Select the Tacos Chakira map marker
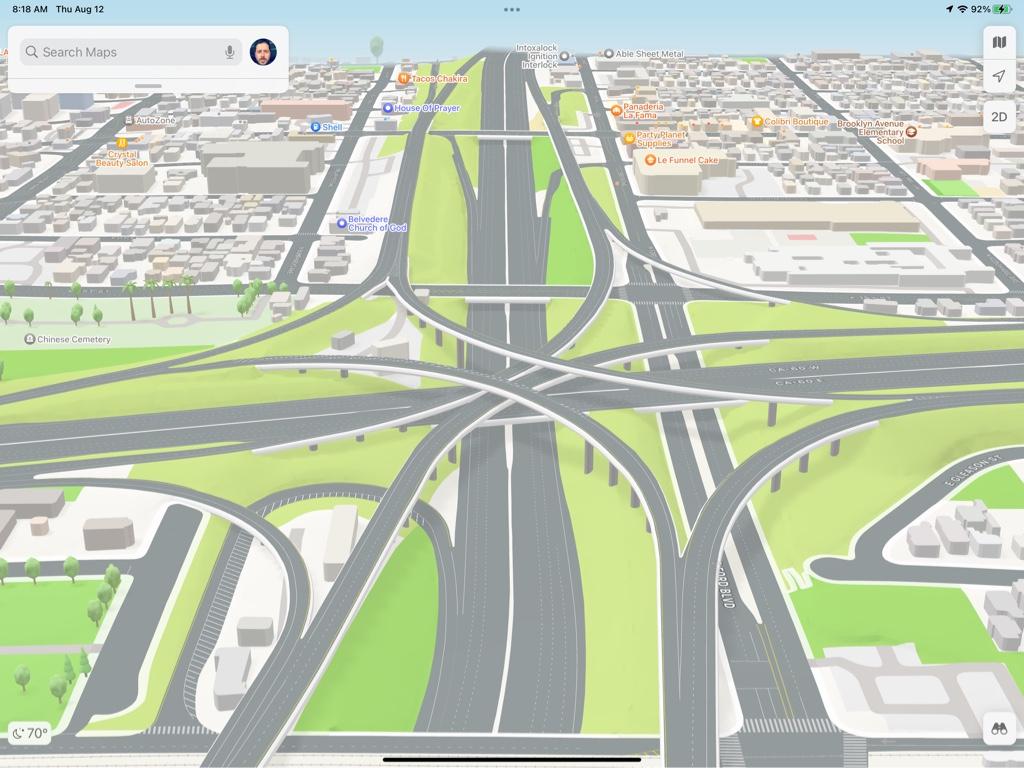 [x=404, y=78]
